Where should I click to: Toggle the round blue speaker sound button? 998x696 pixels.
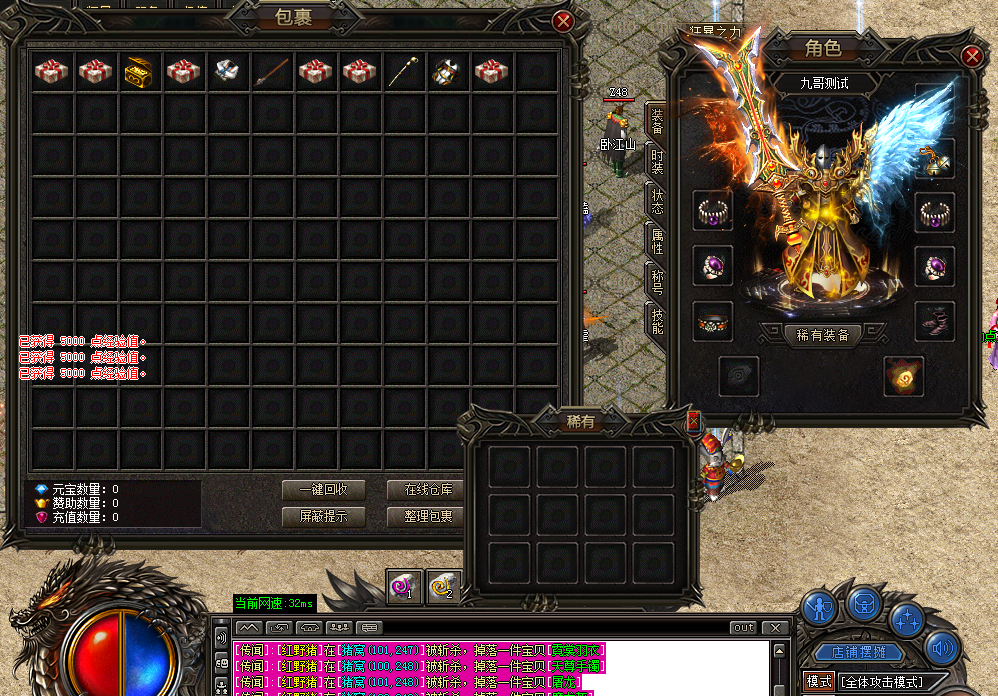point(942,648)
